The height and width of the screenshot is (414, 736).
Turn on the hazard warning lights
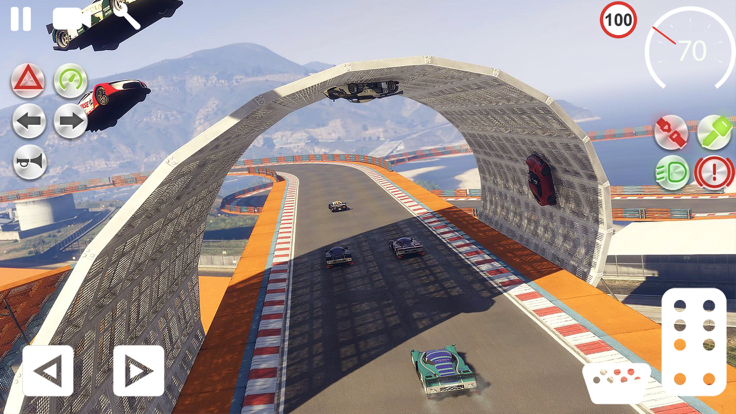point(28,80)
